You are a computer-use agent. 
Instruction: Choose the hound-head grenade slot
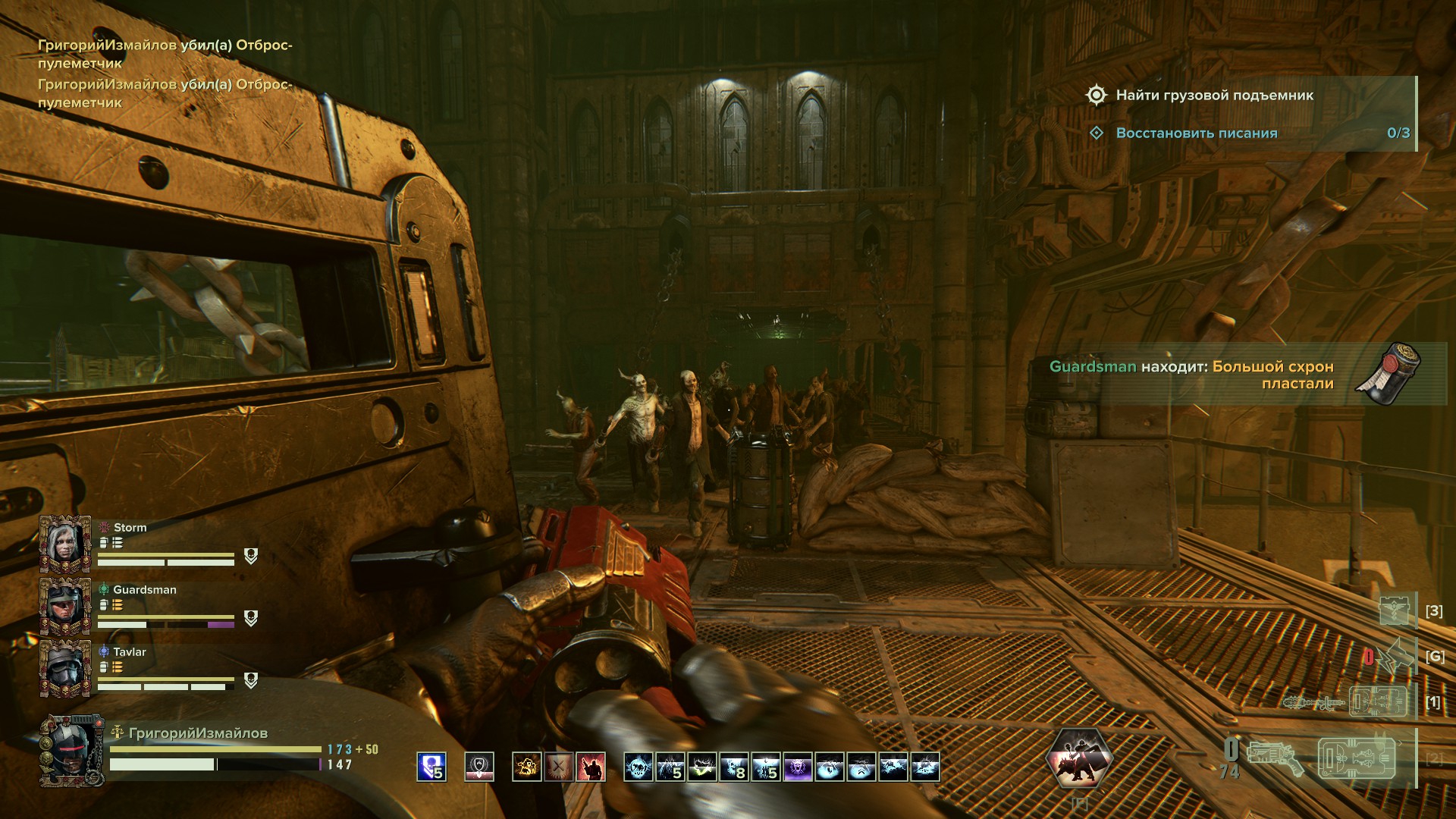(x=1394, y=656)
